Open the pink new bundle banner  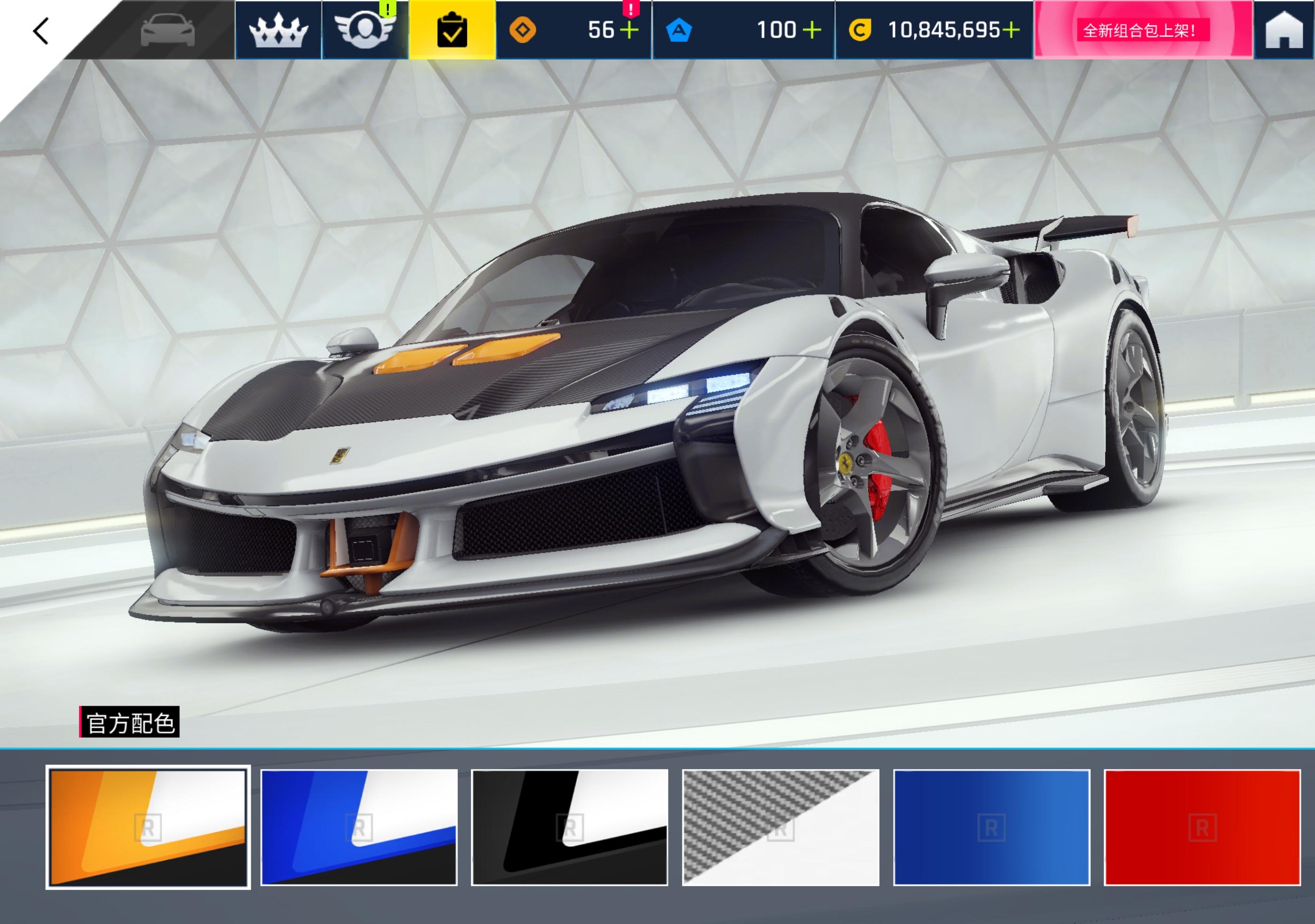(x=1143, y=31)
